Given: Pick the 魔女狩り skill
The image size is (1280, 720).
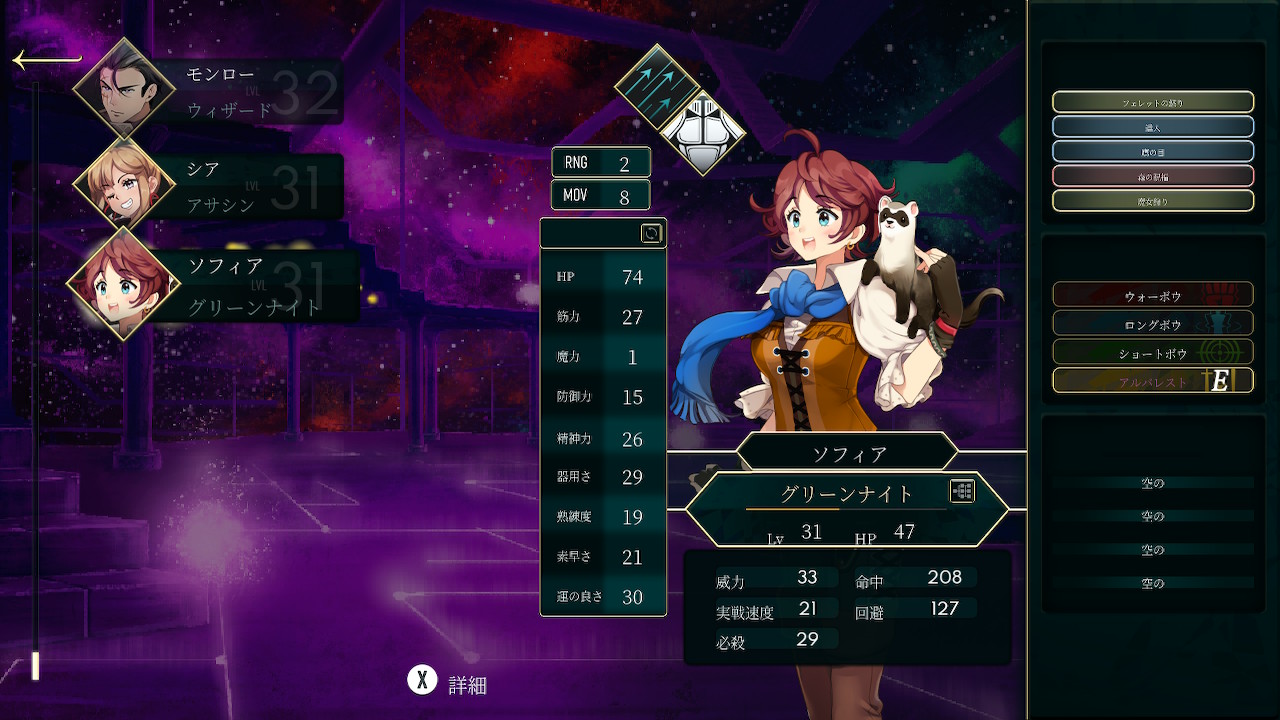Looking at the screenshot, I should [1152, 201].
